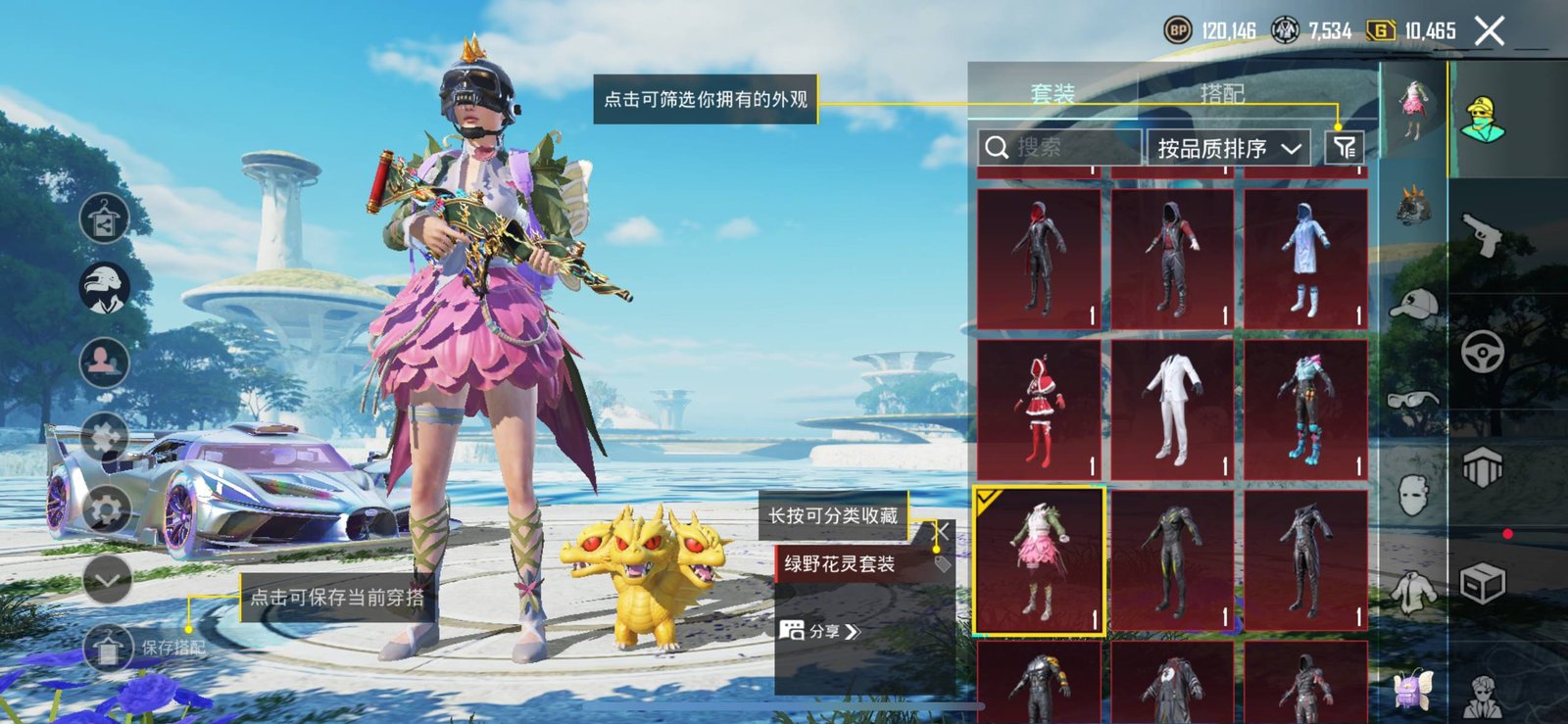Click the hanger share icon
The height and width of the screenshot is (724, 1568).
(x=105, y=218)
